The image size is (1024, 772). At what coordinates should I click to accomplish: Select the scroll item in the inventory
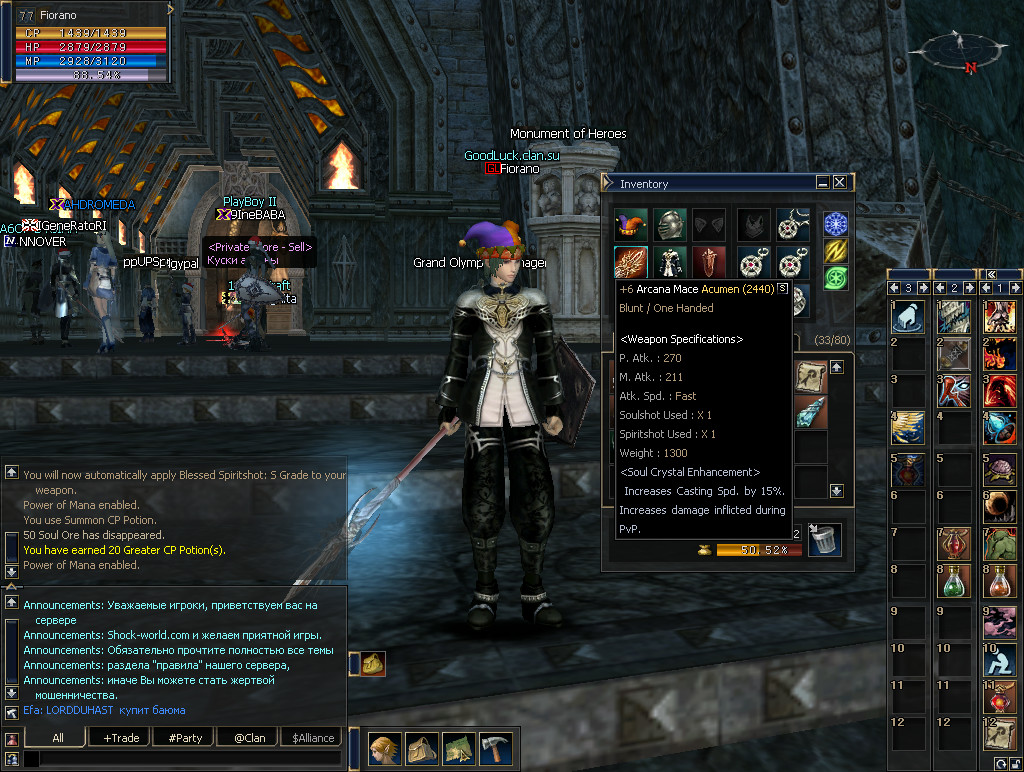tap(811, 376)
